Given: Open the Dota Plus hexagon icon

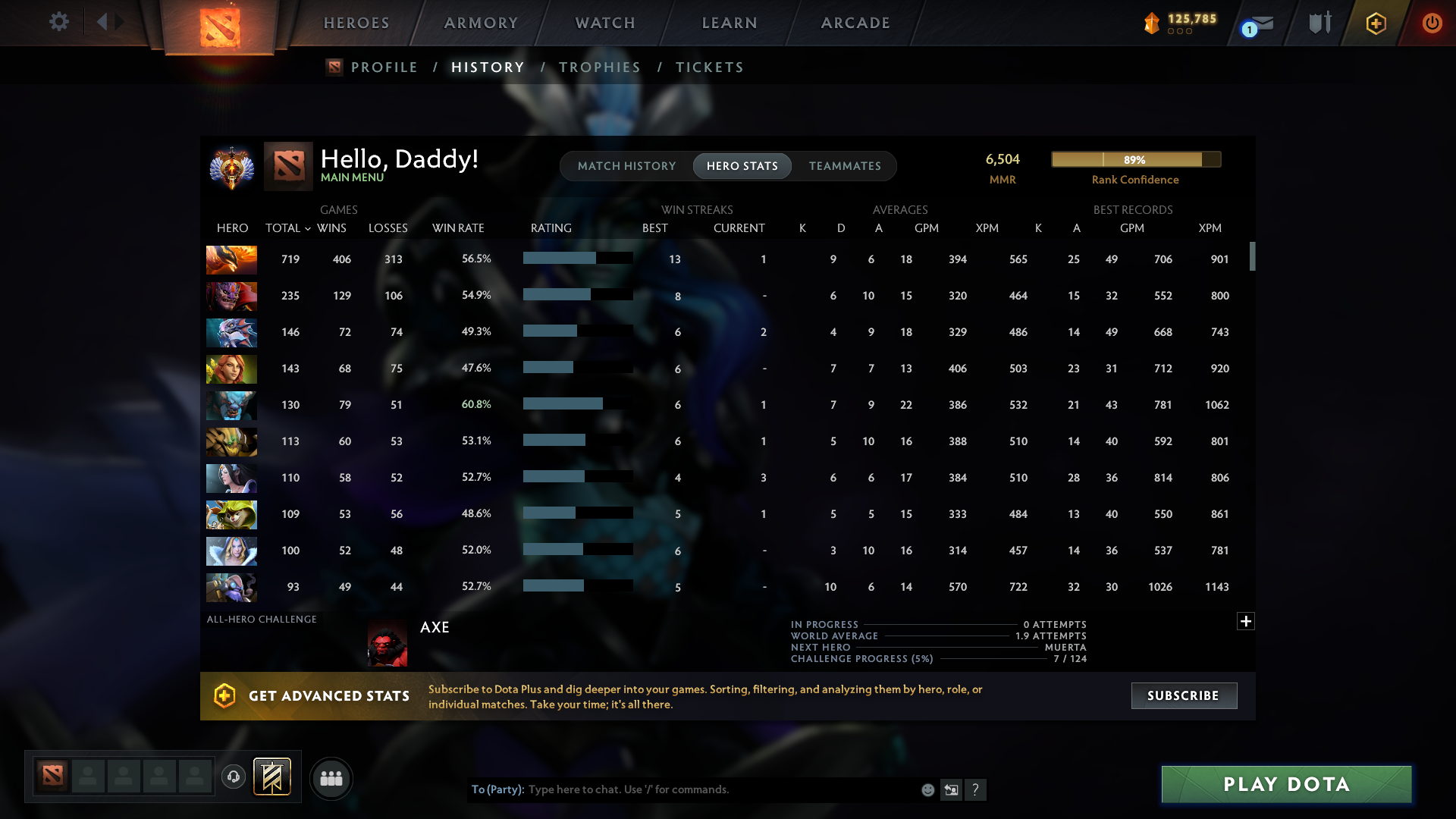Looking at the screenshot, I should click(1376, 23).
